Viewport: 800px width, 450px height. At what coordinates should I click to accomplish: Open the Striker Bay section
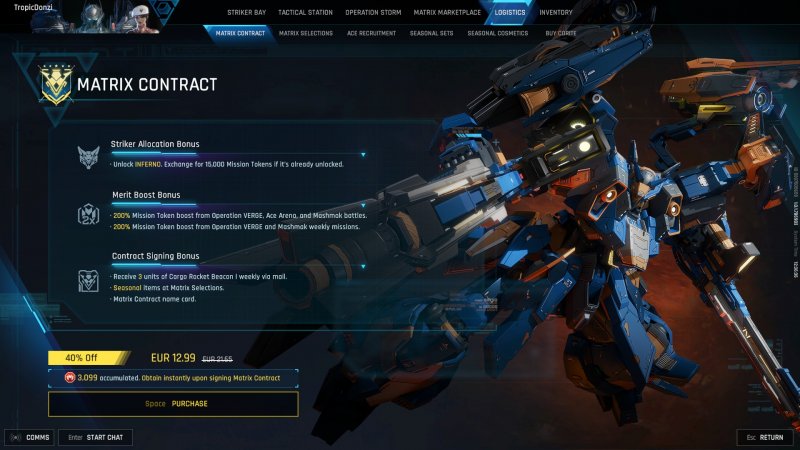coord(246,13)
